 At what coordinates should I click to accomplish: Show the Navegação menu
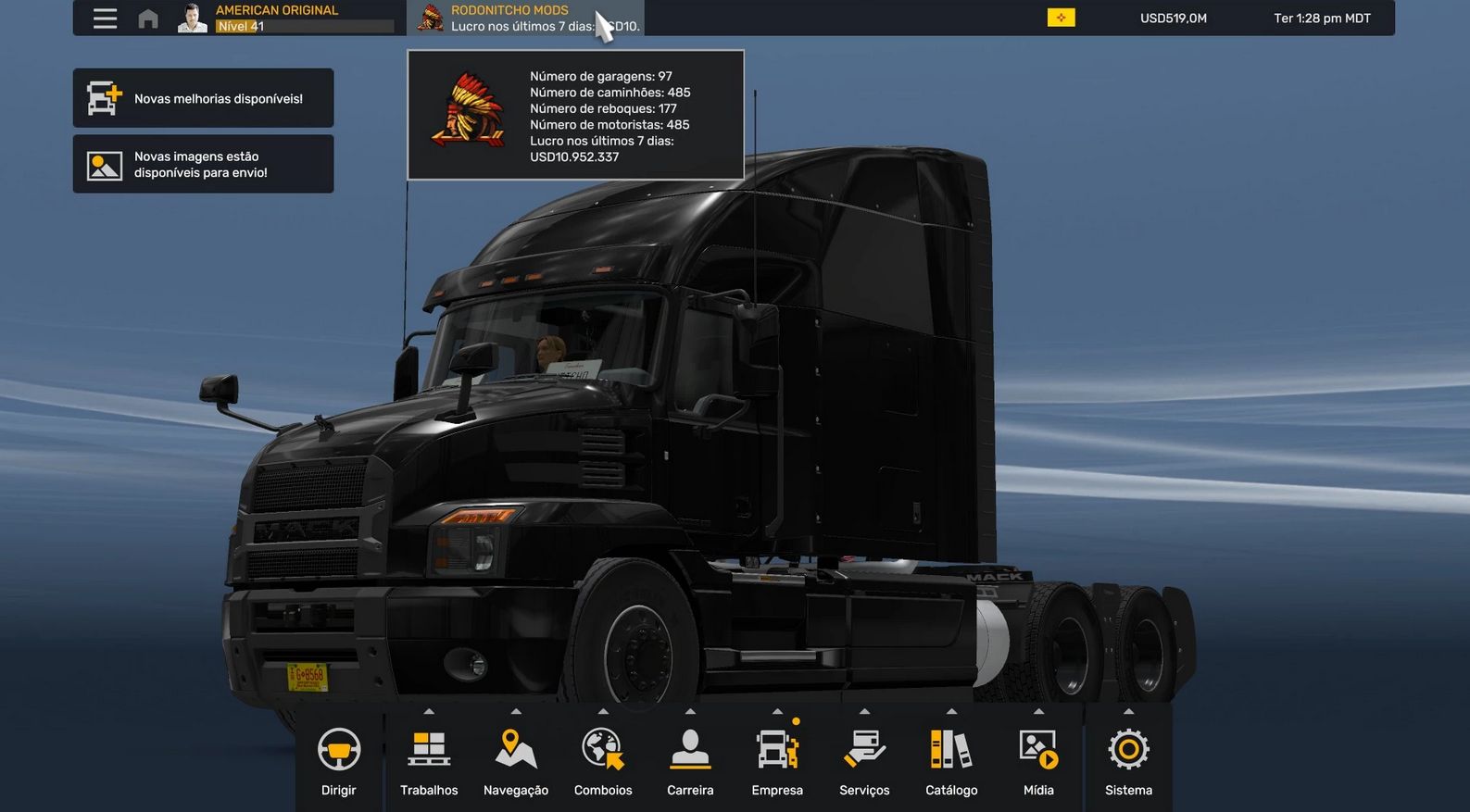[516, 759]
